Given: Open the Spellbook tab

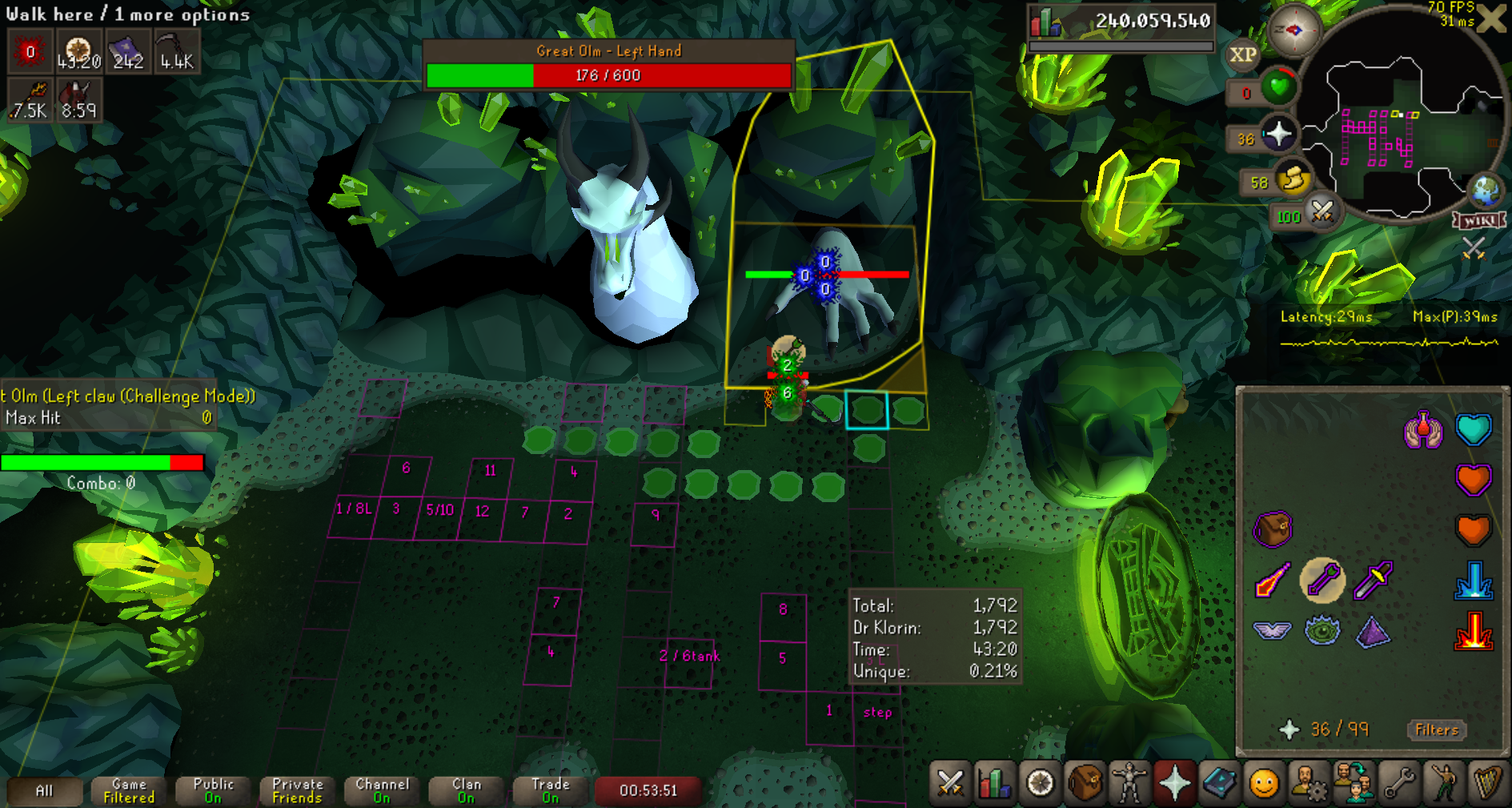Looking at the screenshot, I should (x=1219, y=782).
